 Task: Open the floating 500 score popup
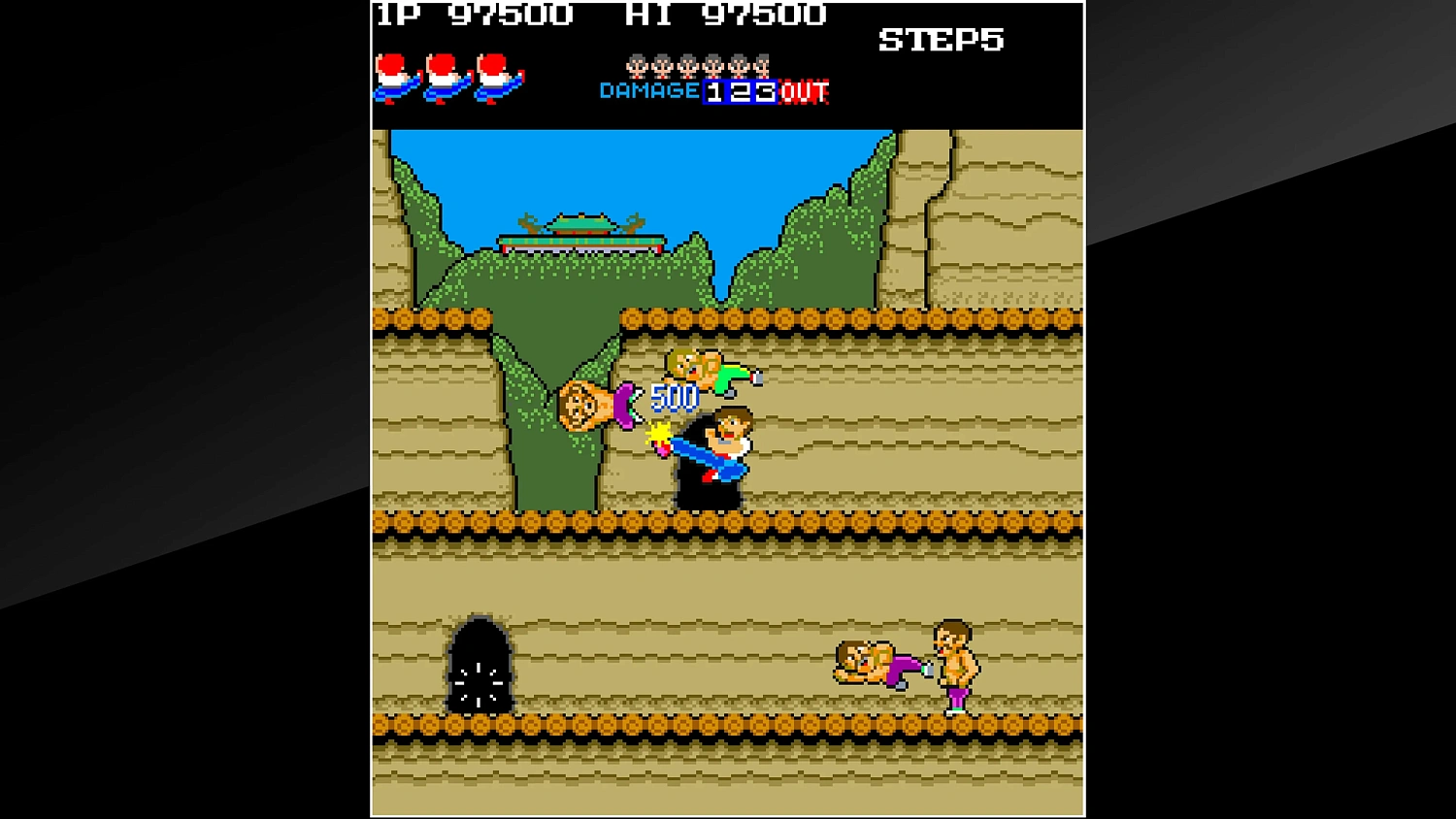pyautogui.click(x=674, y=396)
